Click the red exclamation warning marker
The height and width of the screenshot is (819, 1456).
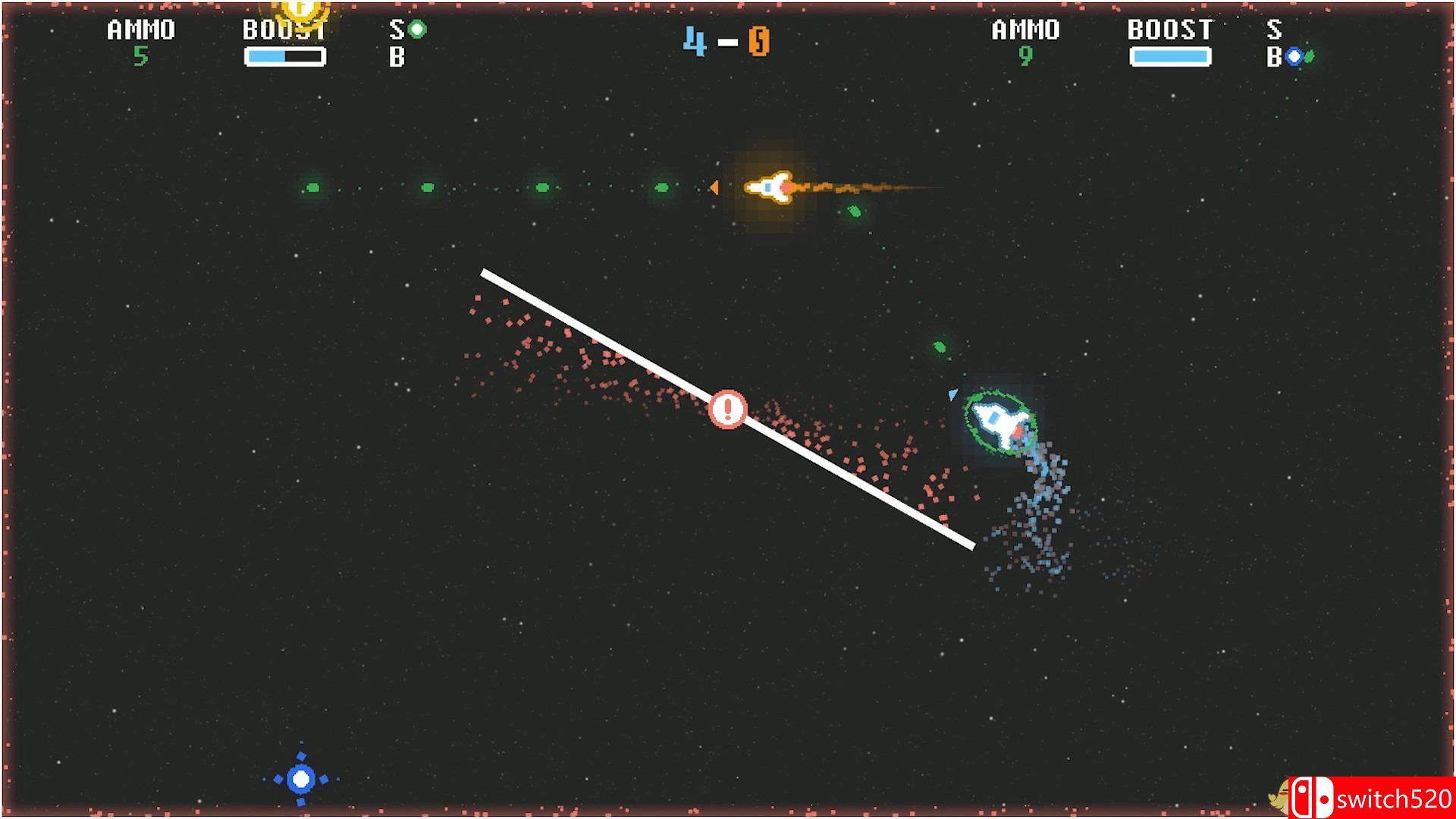click(x=727, y=410)
